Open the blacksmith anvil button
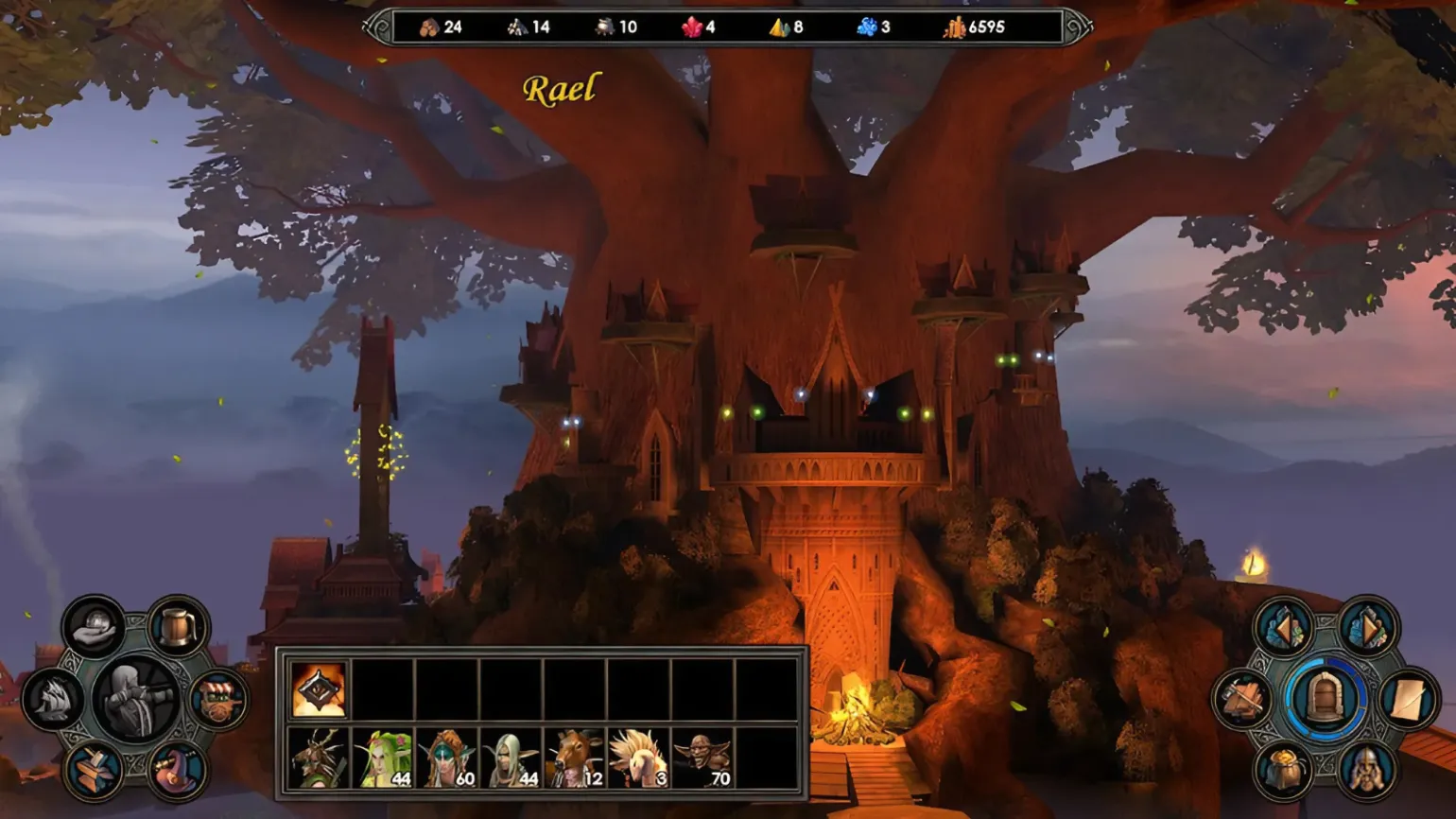Viewport: 1456px width, 819px height. click(x=94, y=771)
